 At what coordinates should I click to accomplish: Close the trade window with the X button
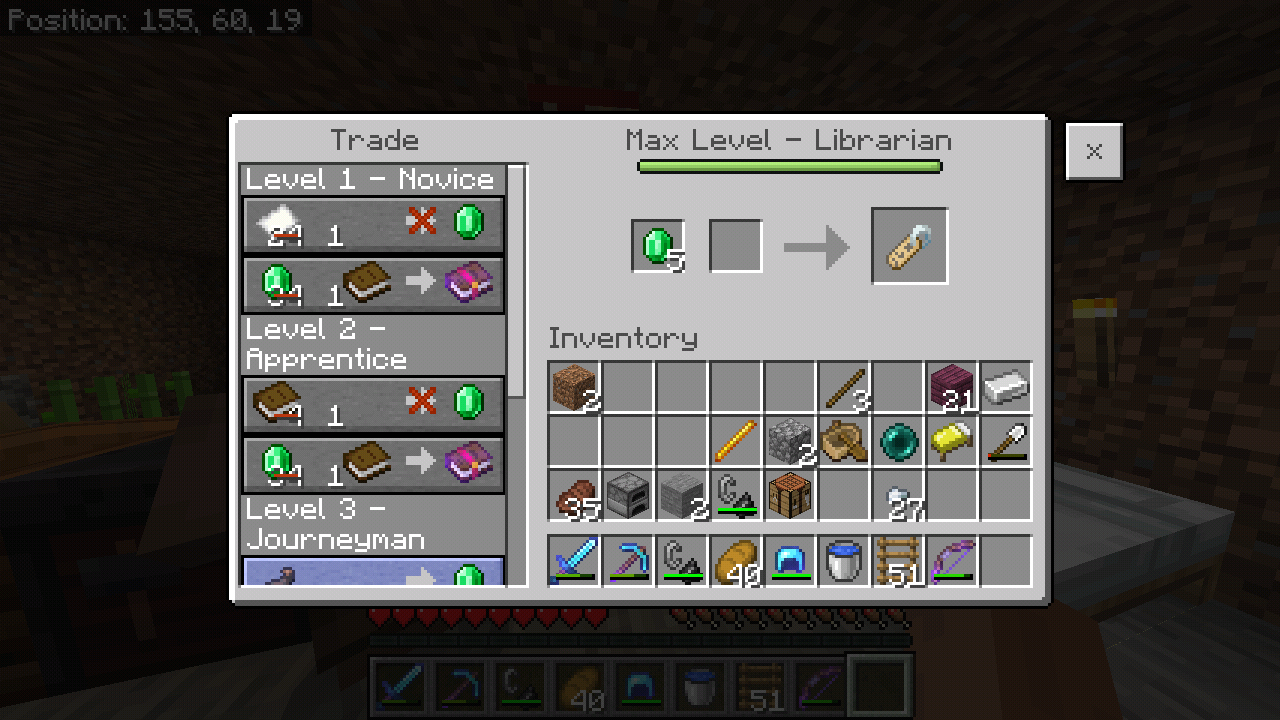pyautogui.click(x=1094, y=152)
